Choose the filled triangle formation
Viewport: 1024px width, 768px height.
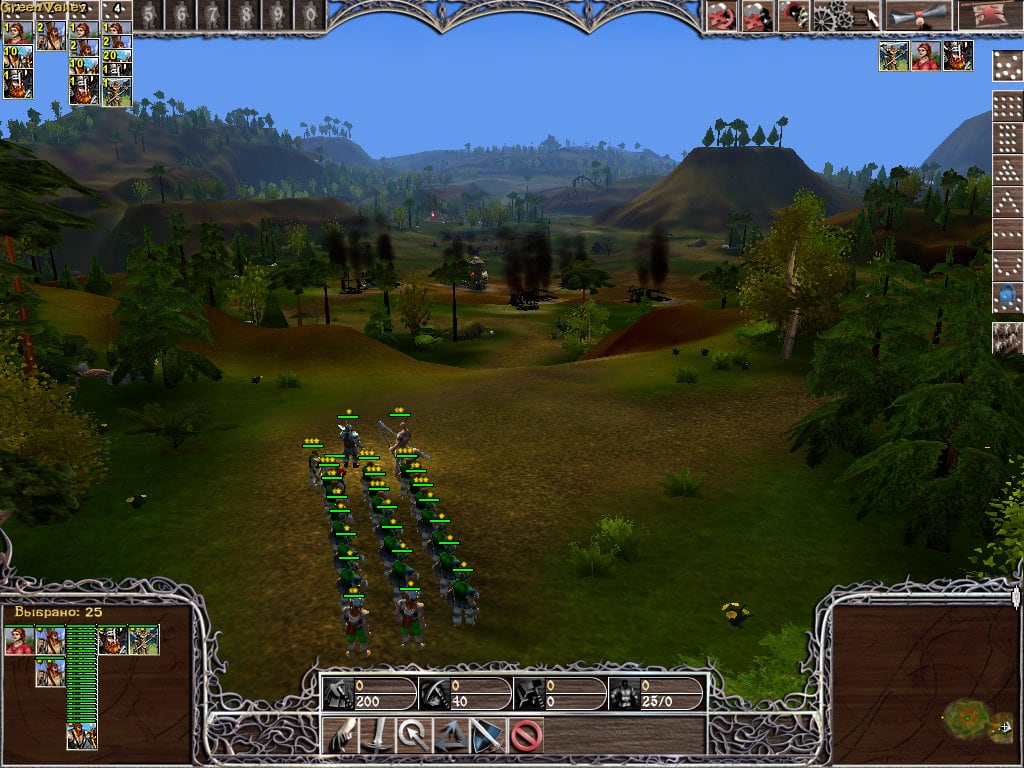tap(1007, 172)
